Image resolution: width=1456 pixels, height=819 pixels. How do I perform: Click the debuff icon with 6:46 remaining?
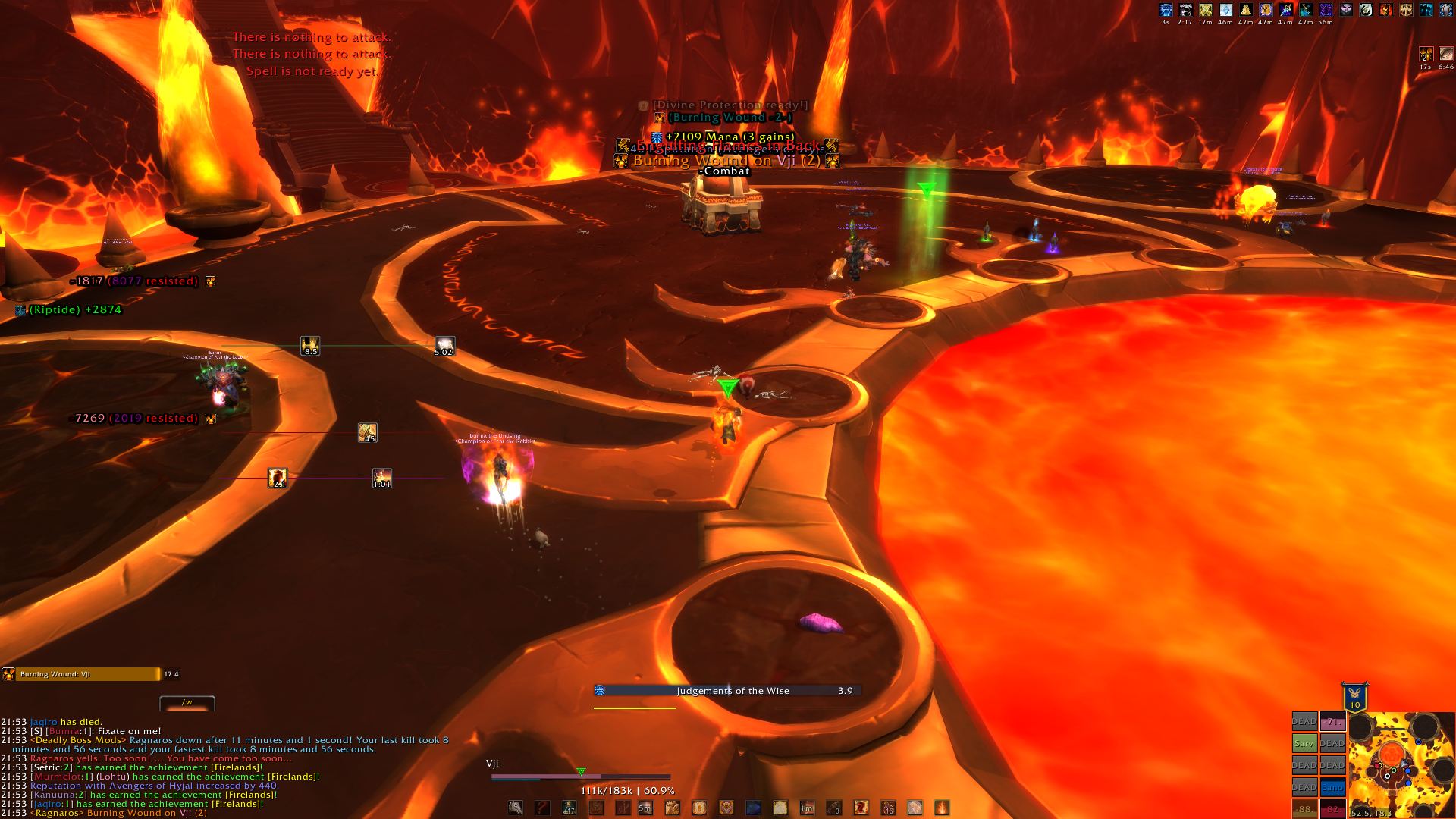(1446, 55)
